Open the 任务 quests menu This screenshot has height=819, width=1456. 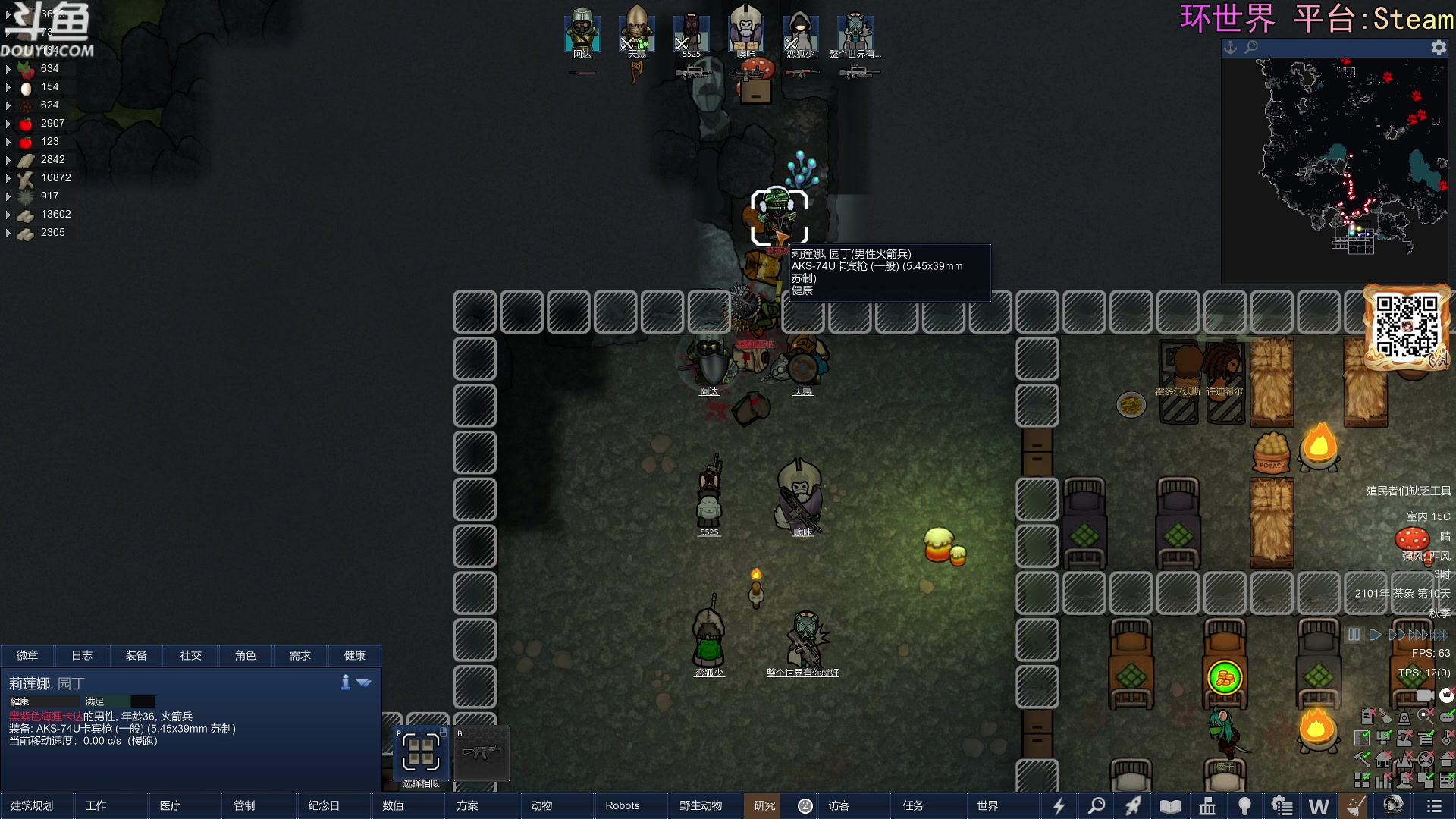pyautogui.click(x=913, y=805)
